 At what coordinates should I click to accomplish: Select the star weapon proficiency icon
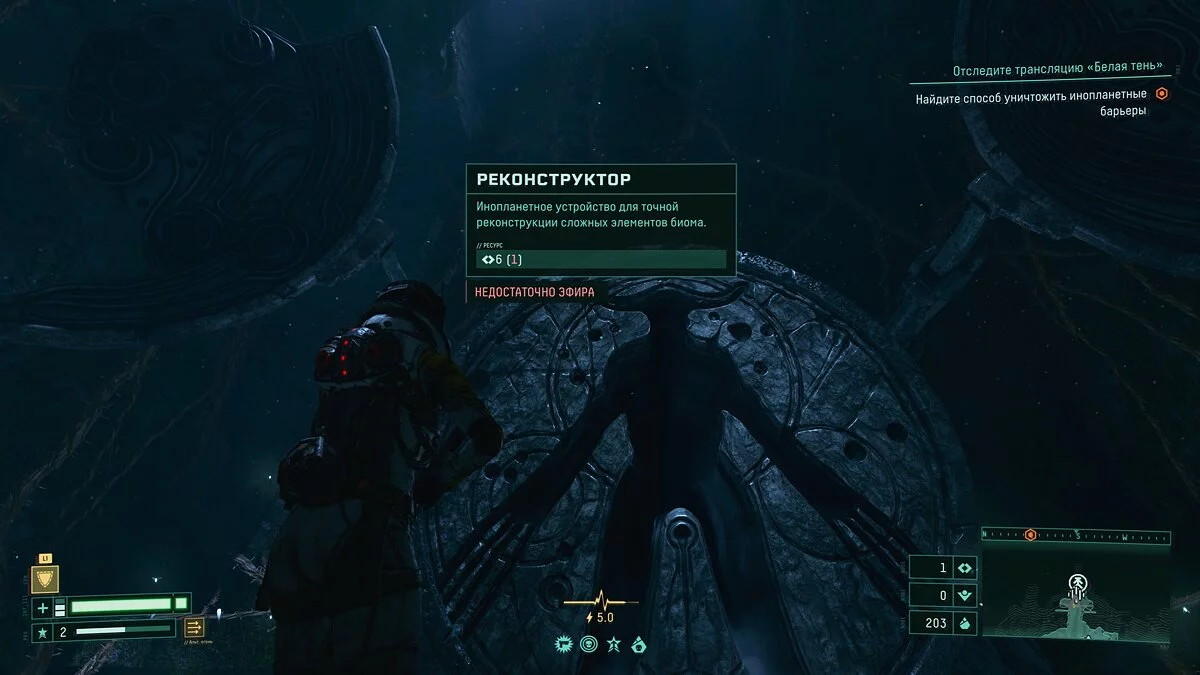pos(43,632)
